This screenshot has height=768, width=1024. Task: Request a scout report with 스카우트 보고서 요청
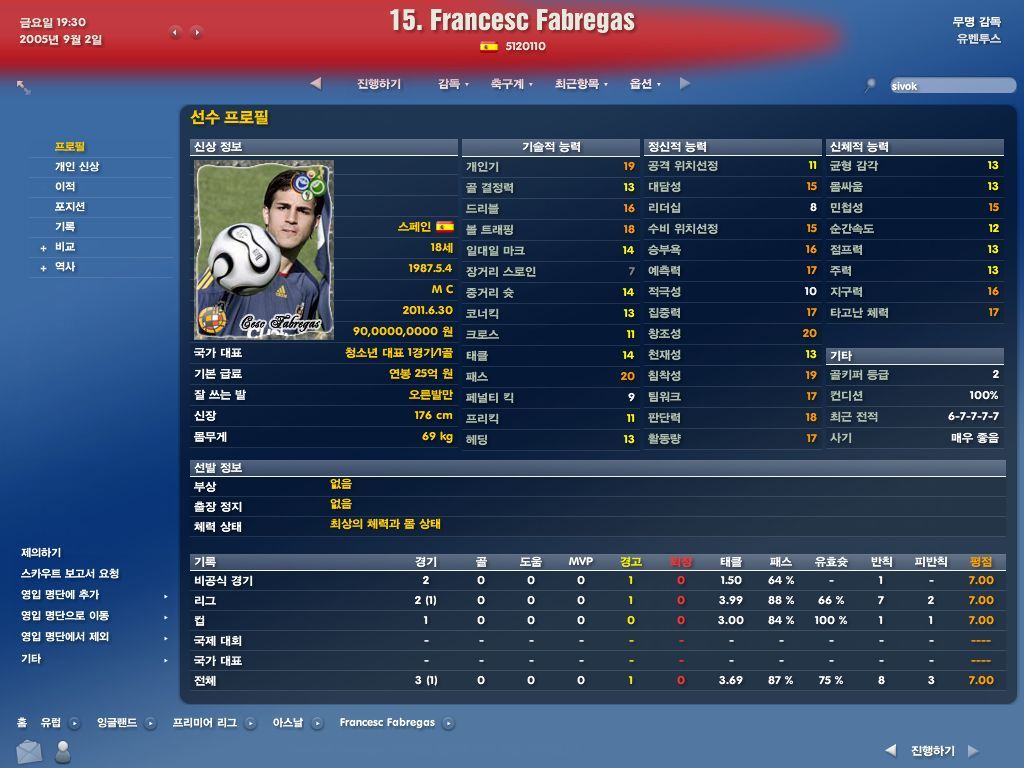(x=70, y=574)
